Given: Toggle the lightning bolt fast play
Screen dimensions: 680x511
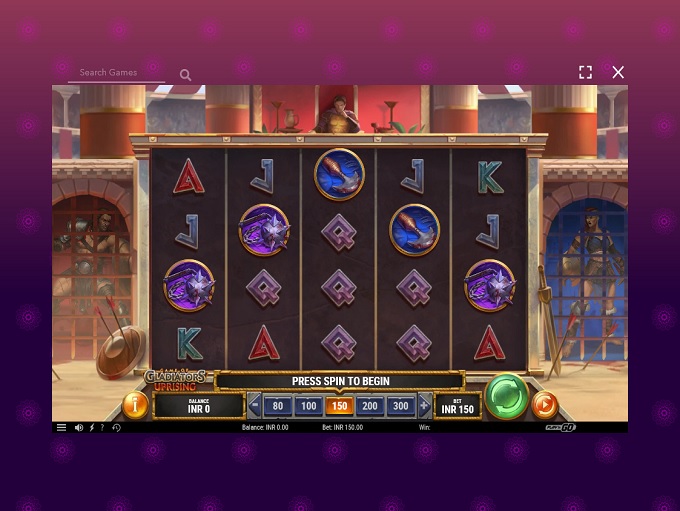Looking at the screenshot, I should coord(91,428).
